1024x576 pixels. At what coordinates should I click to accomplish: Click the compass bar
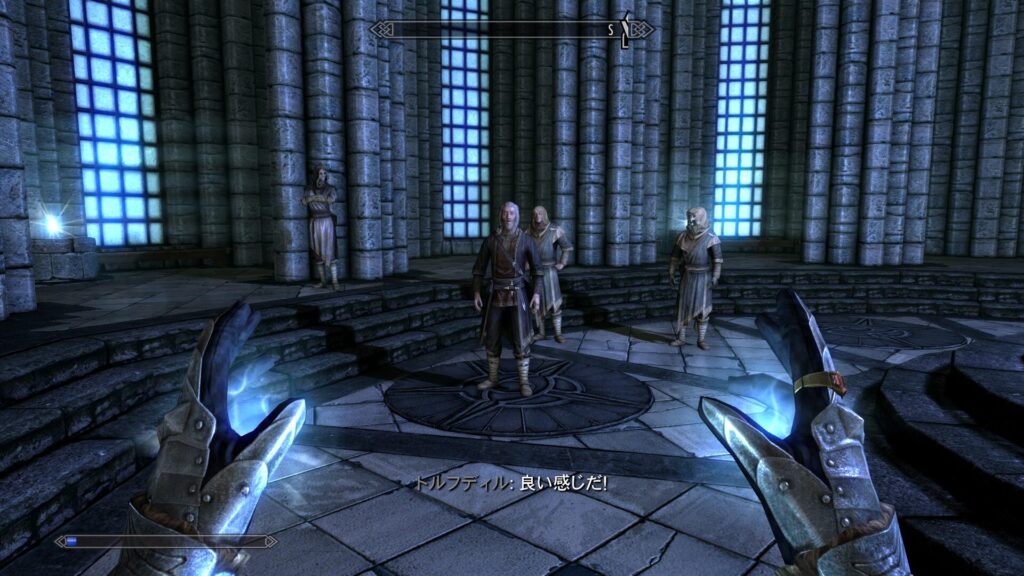coord(511,29)
